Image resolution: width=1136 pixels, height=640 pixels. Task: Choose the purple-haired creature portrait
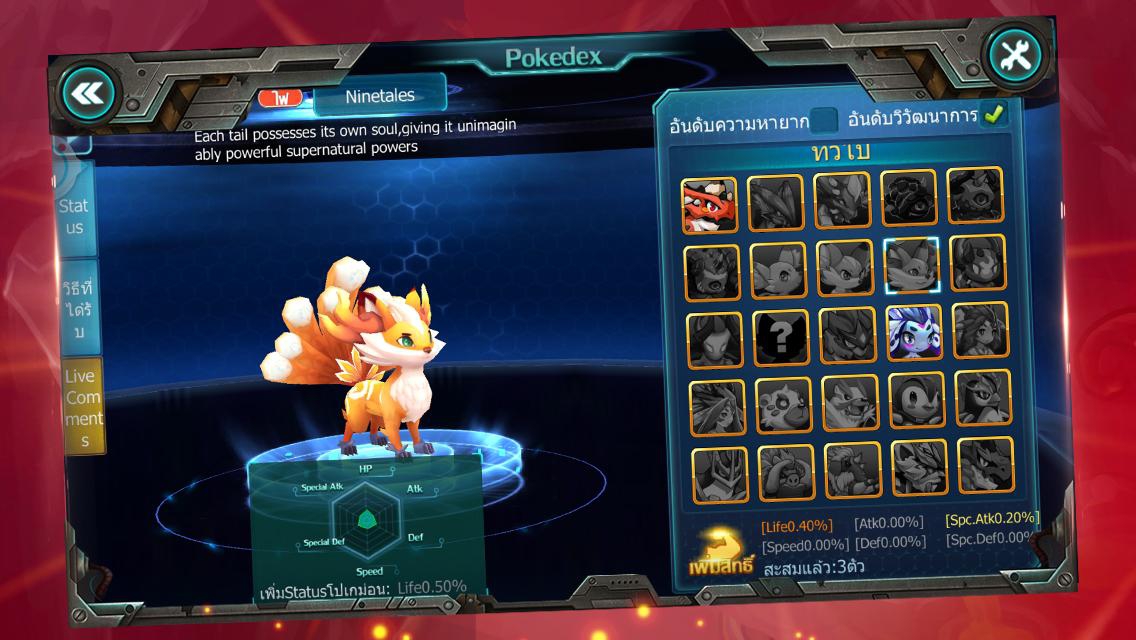pos(914,333)
